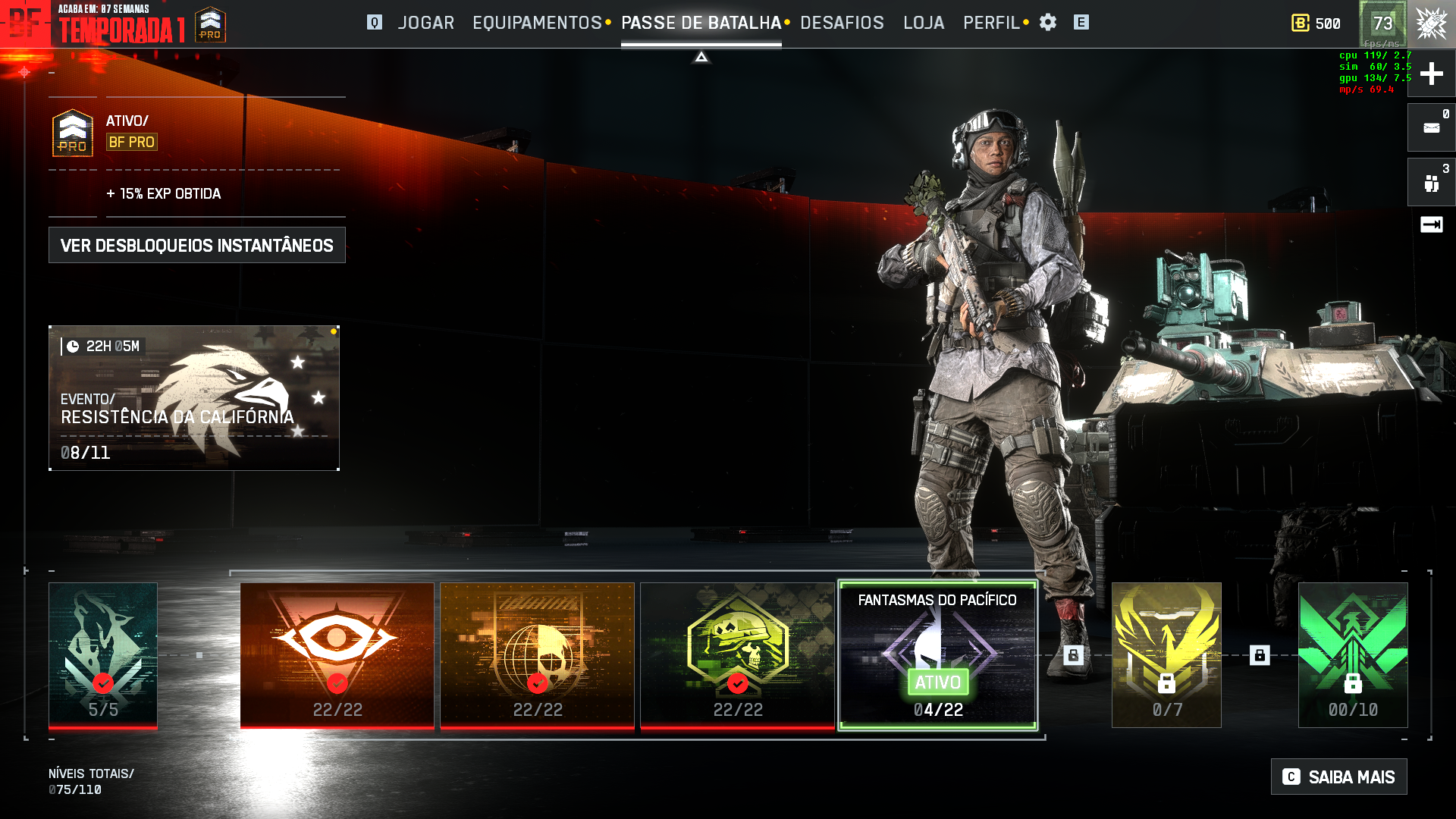Show the Perfil tab
Screen dimensions: 1456x819
(x=991, y=23)
